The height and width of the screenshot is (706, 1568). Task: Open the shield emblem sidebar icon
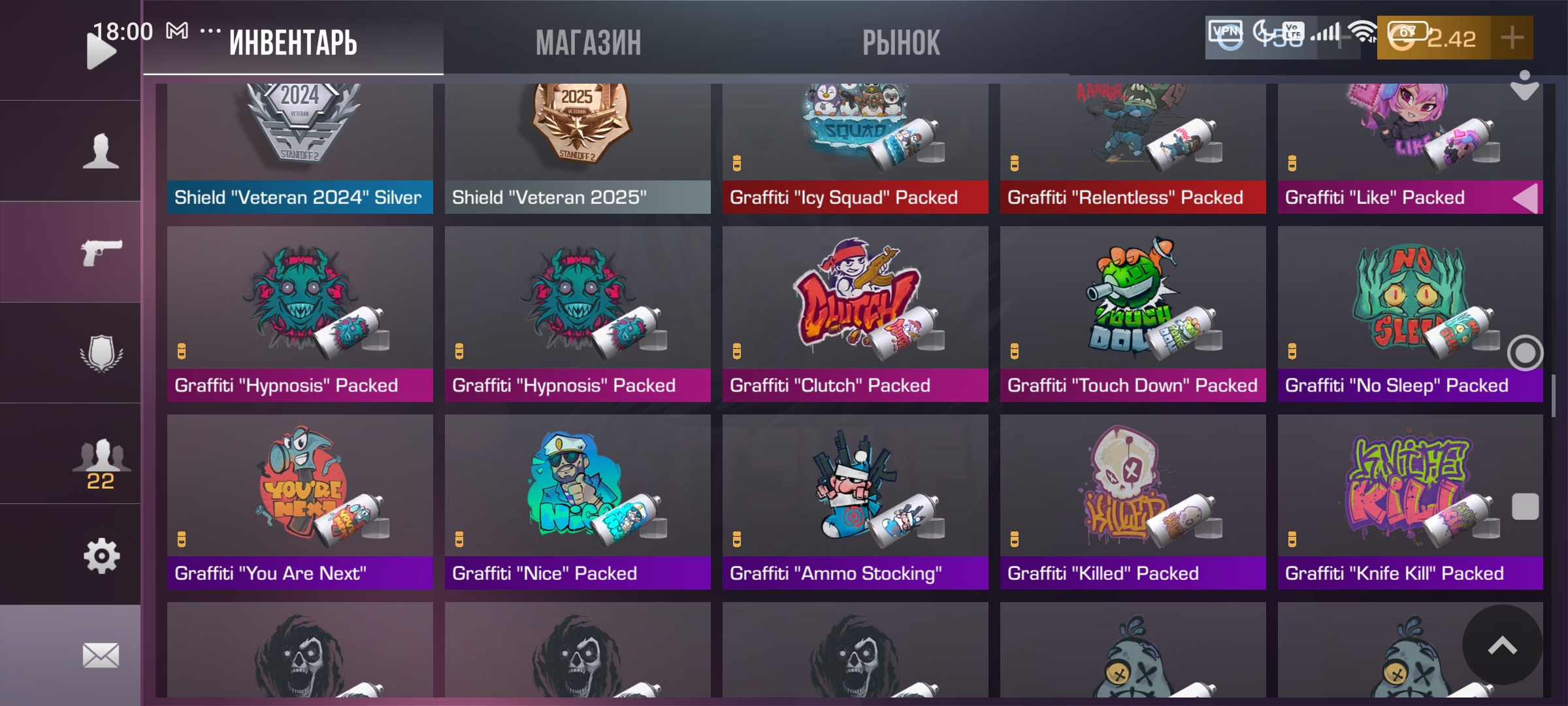(x=101, y=353)
